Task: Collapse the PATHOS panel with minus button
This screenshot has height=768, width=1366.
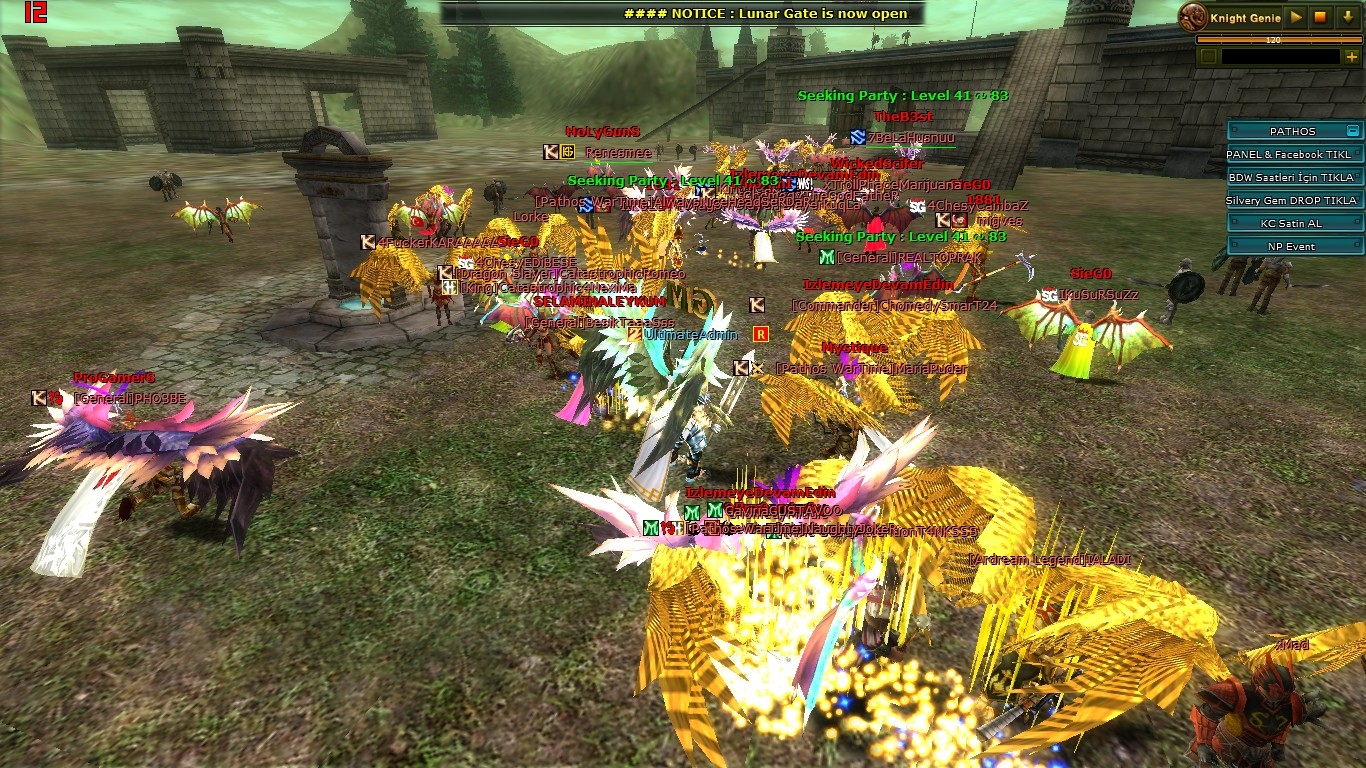Action: pos(1353,131)
